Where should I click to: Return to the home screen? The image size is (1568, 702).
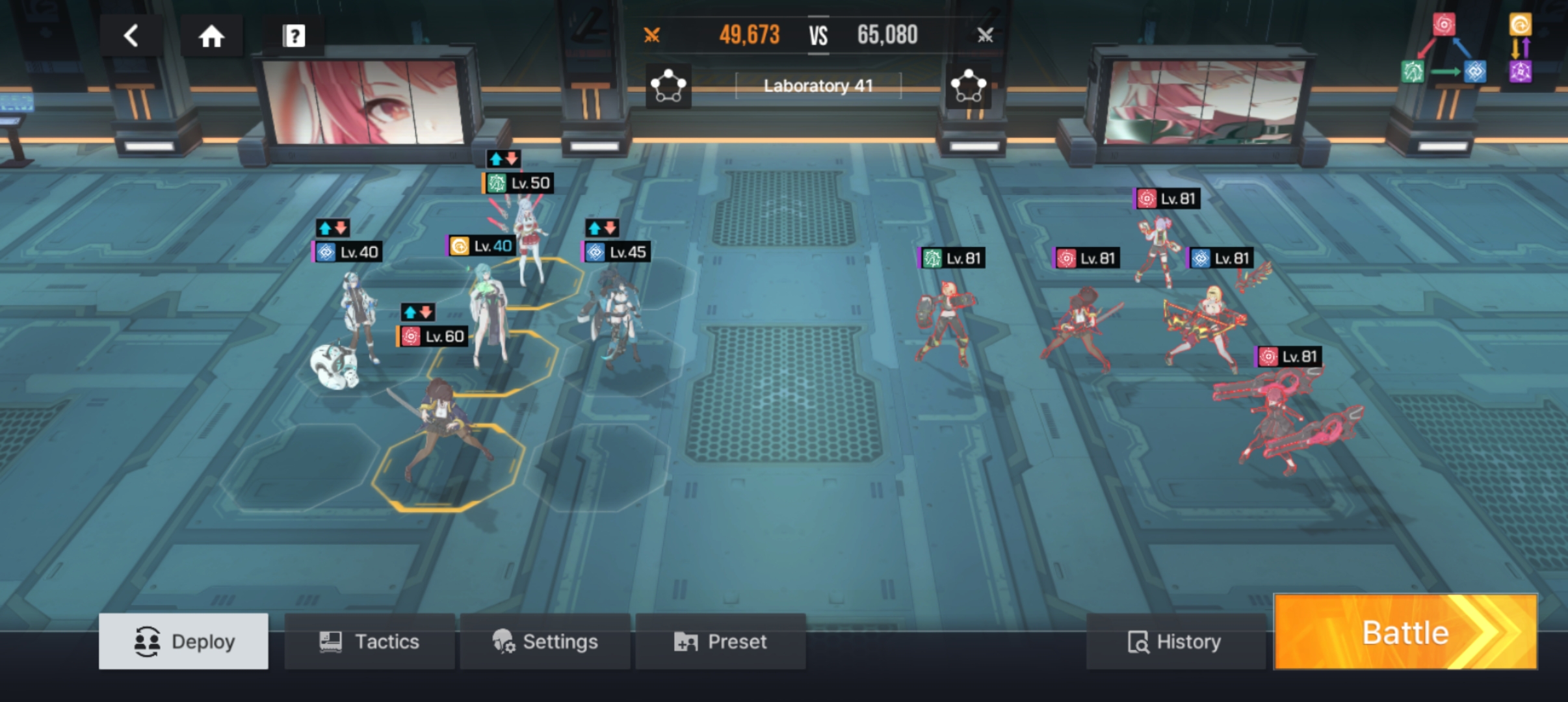(x=211, y=36)
